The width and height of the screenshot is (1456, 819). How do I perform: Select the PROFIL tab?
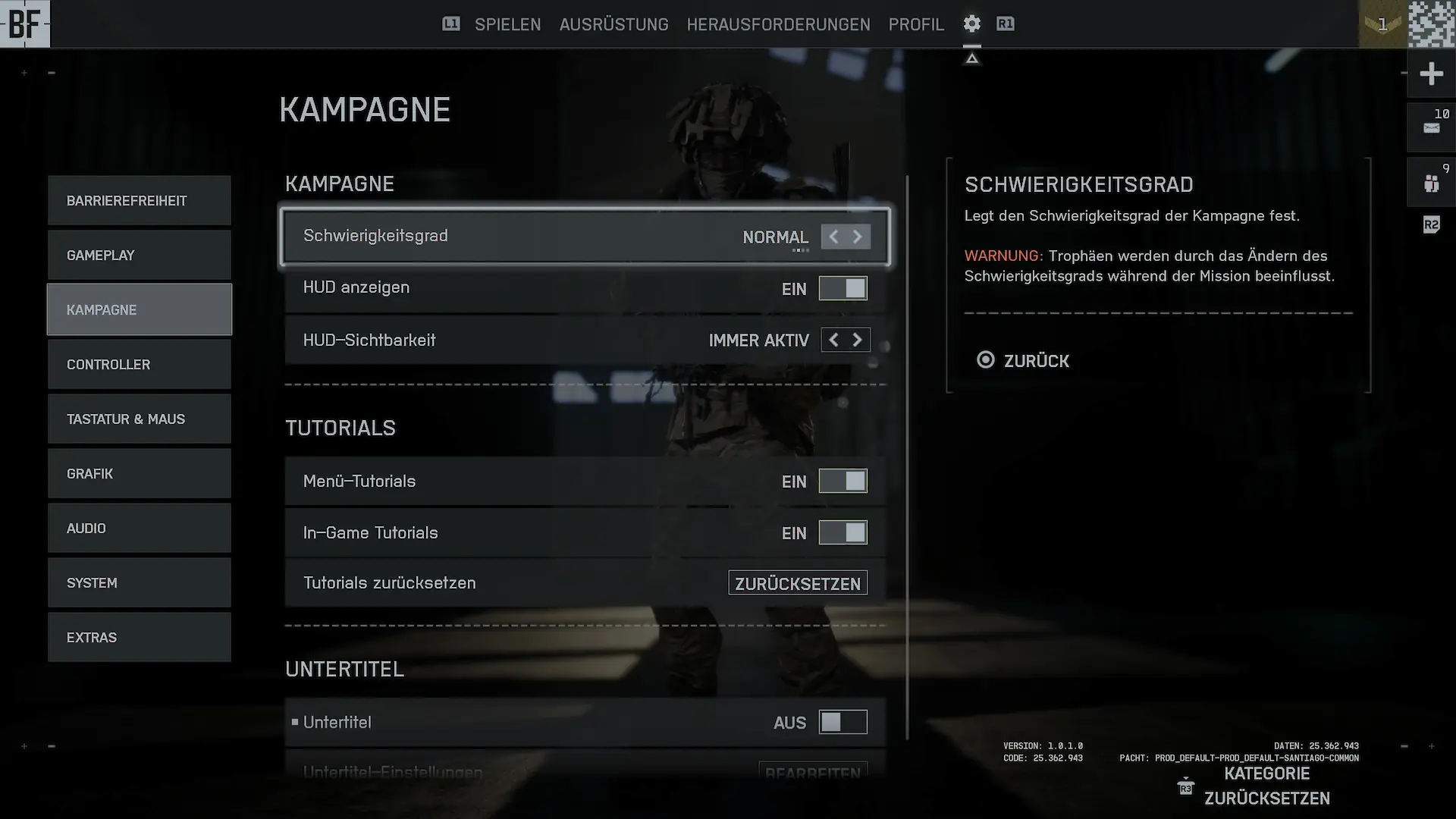[916, 24]
